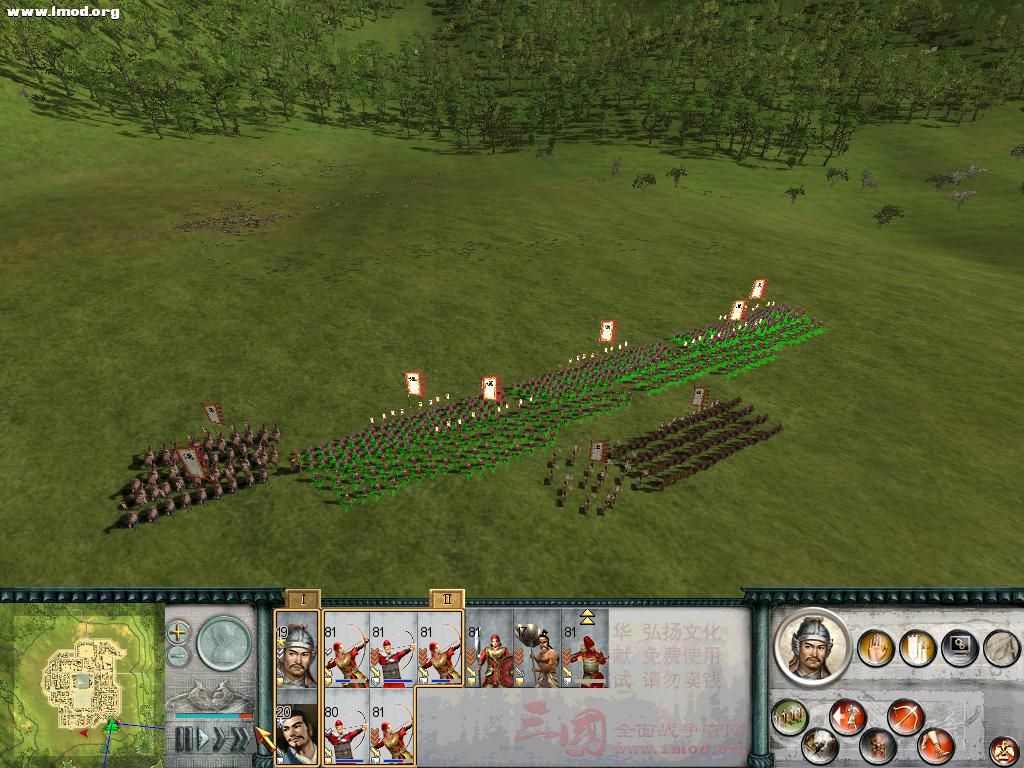
Task: Halt units with the raised hand button
Action: [877, 648]
